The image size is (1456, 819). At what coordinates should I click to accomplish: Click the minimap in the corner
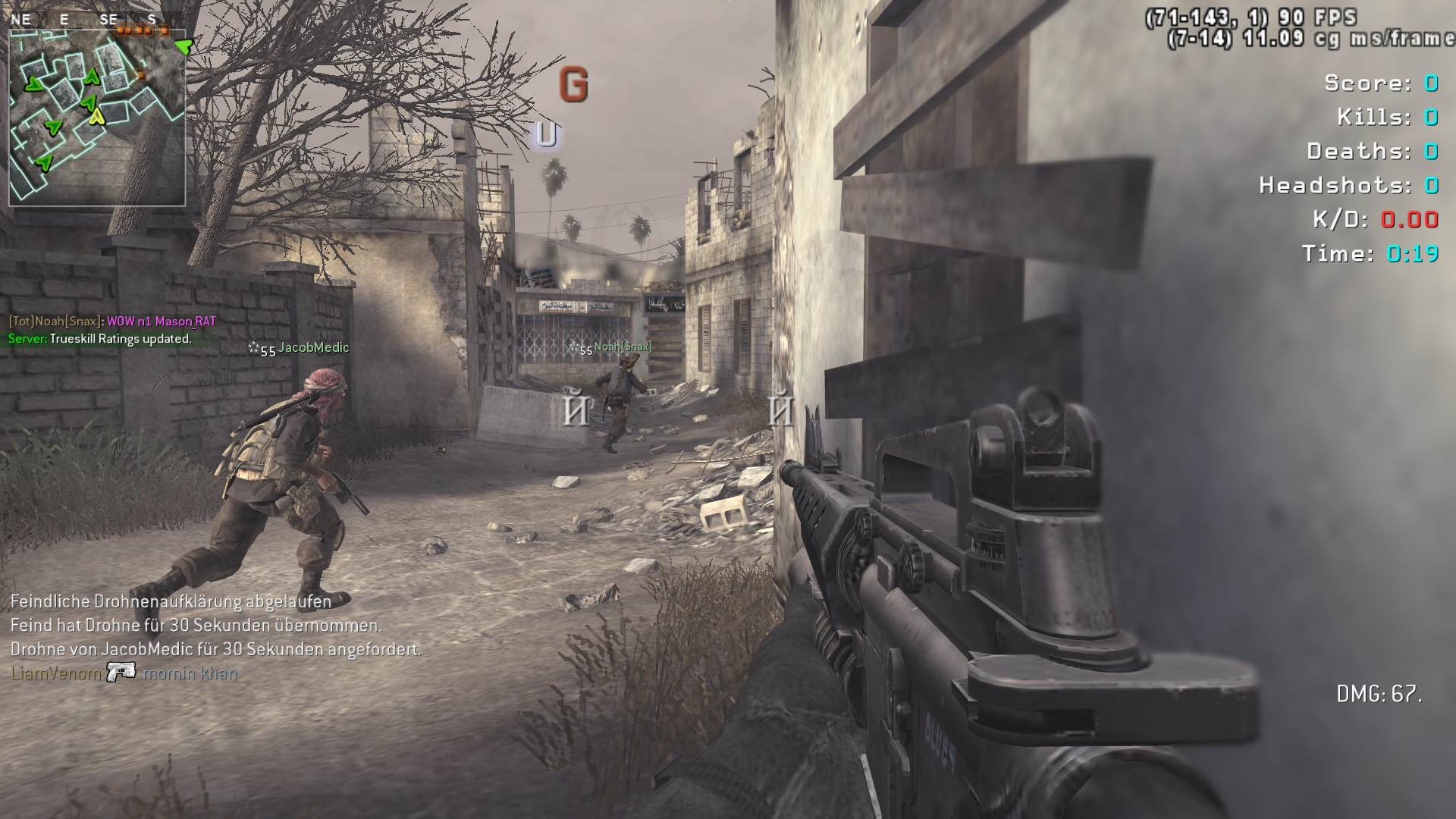tap(97, 118)
